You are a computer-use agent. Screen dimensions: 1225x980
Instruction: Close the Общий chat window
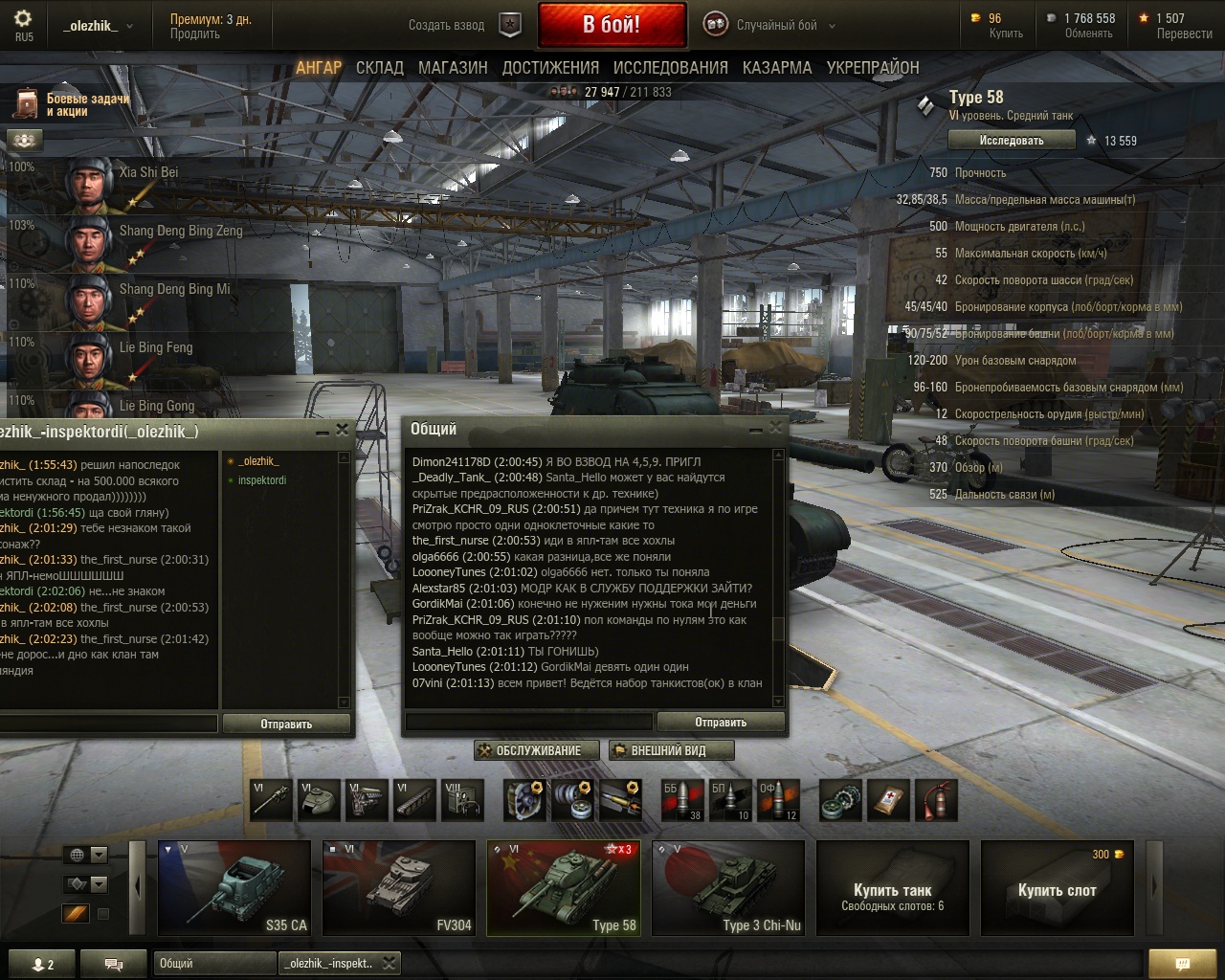[776, 429]
